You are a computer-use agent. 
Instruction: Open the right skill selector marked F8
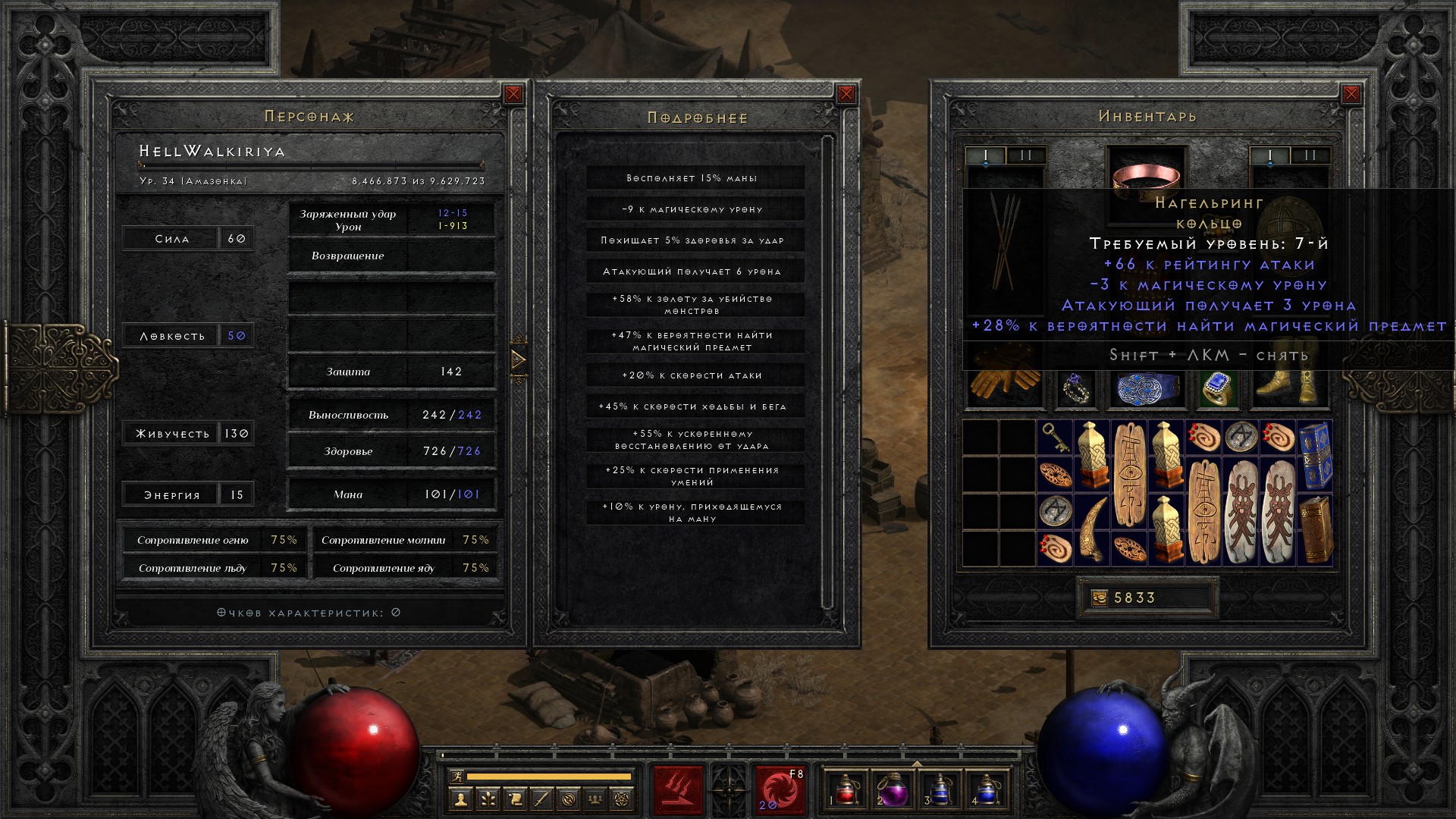pyautogui.click(x=779, y=790)
